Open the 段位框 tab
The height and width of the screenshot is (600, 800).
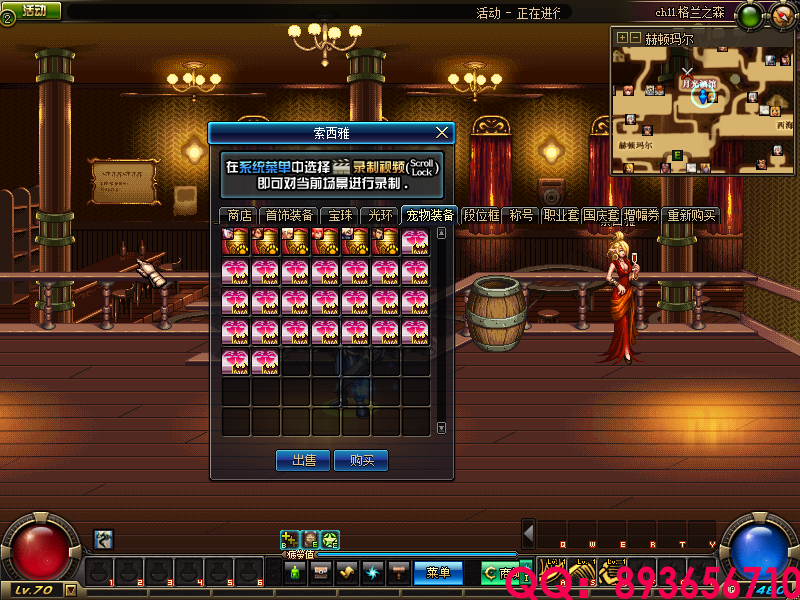point(481,215)
